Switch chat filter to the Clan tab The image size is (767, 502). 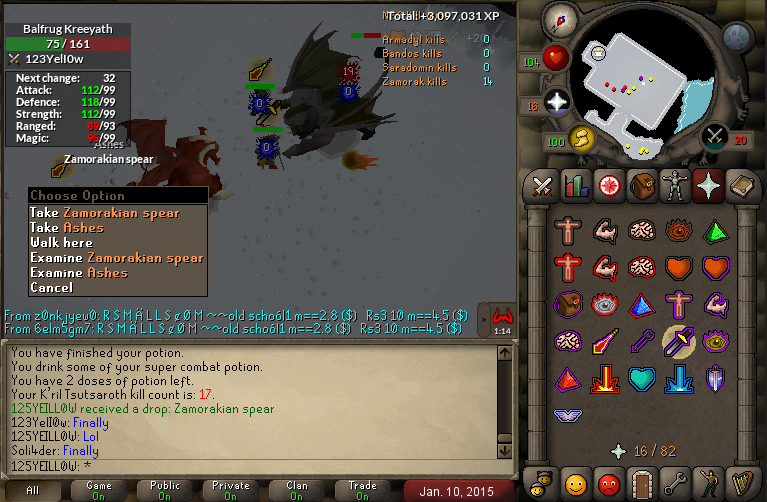coord(296,490)
